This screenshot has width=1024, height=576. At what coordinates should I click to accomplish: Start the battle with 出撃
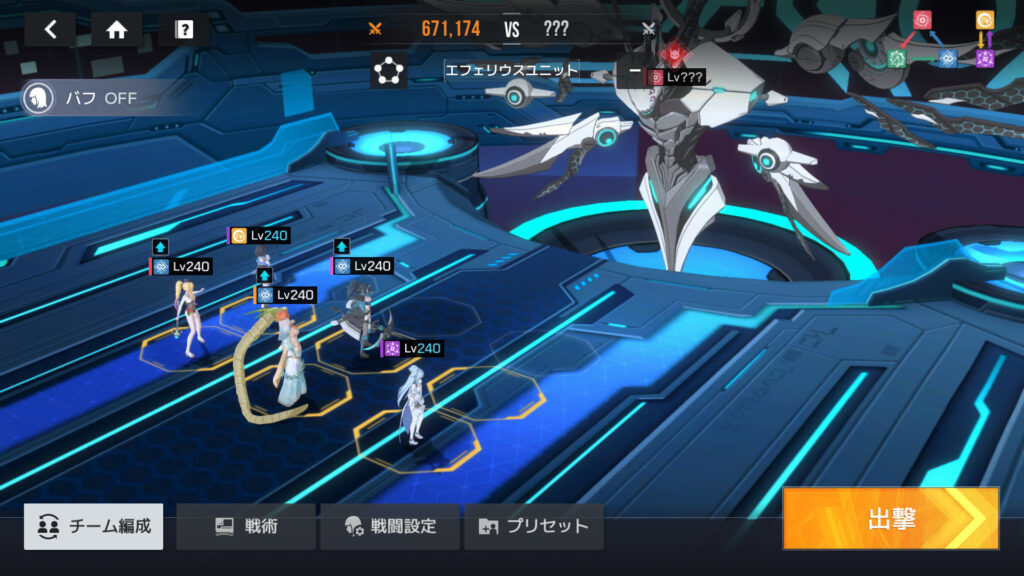tap(890, 518)
